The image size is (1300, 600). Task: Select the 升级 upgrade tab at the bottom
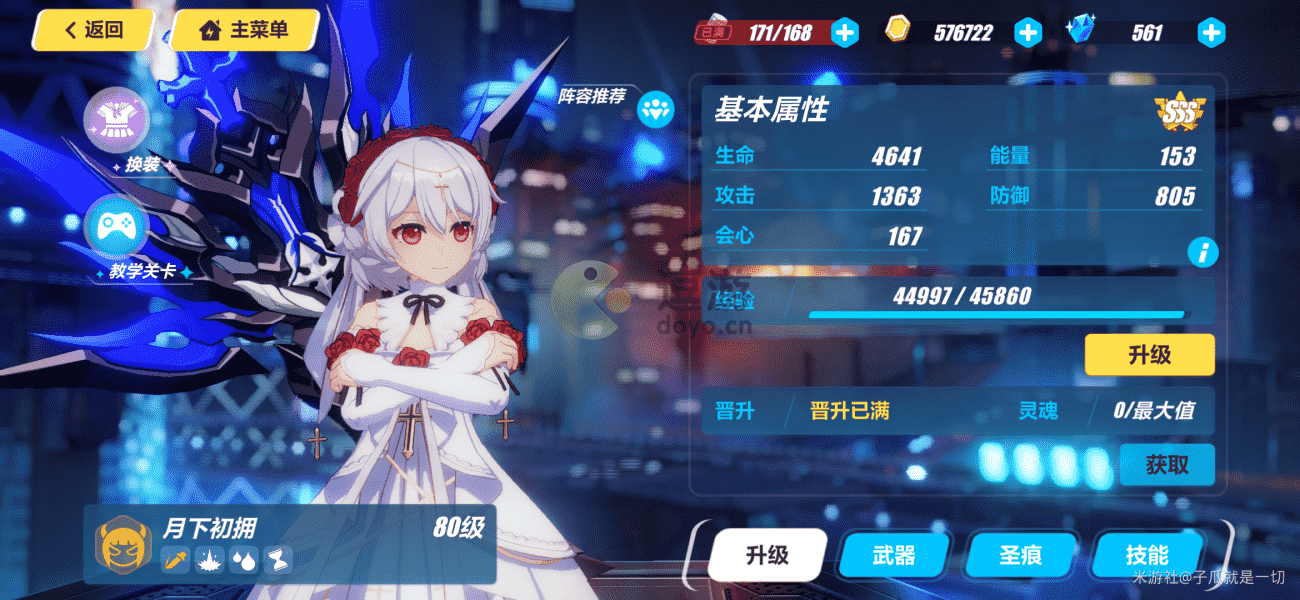[x=767, y=555]
